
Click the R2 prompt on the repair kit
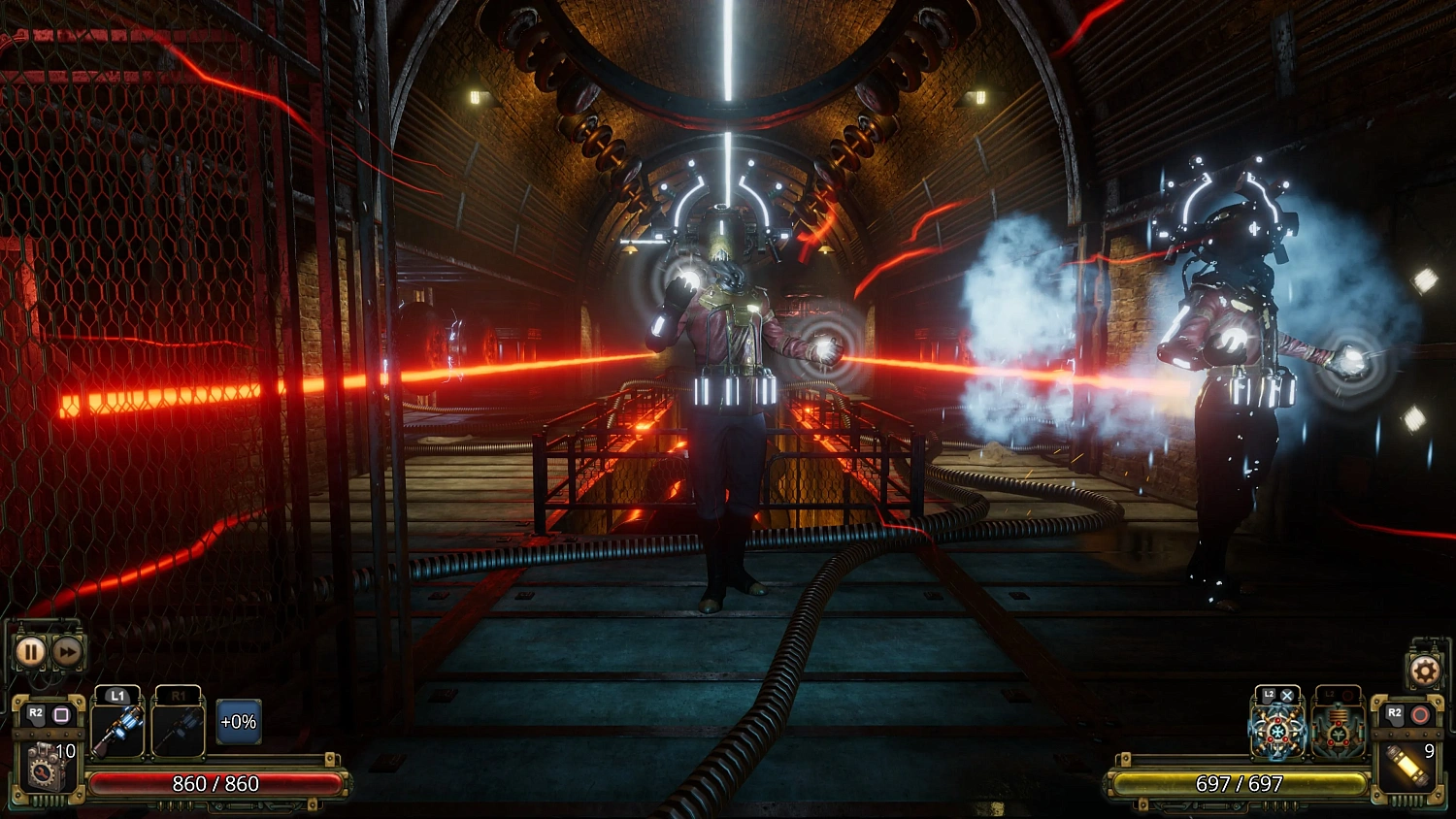point(35,713)
